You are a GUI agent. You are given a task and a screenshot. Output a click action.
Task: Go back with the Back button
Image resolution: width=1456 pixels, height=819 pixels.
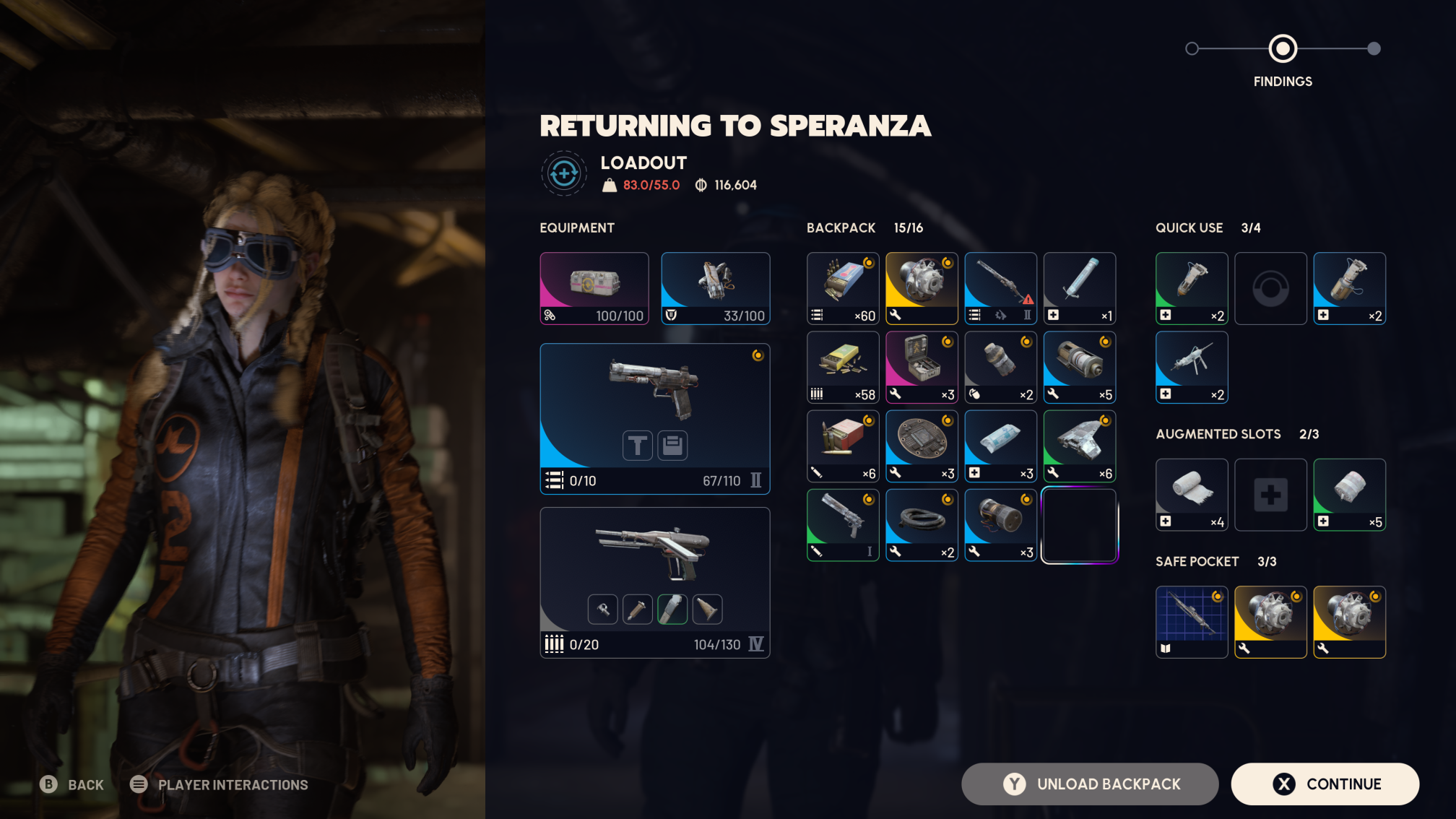(72, 784)
